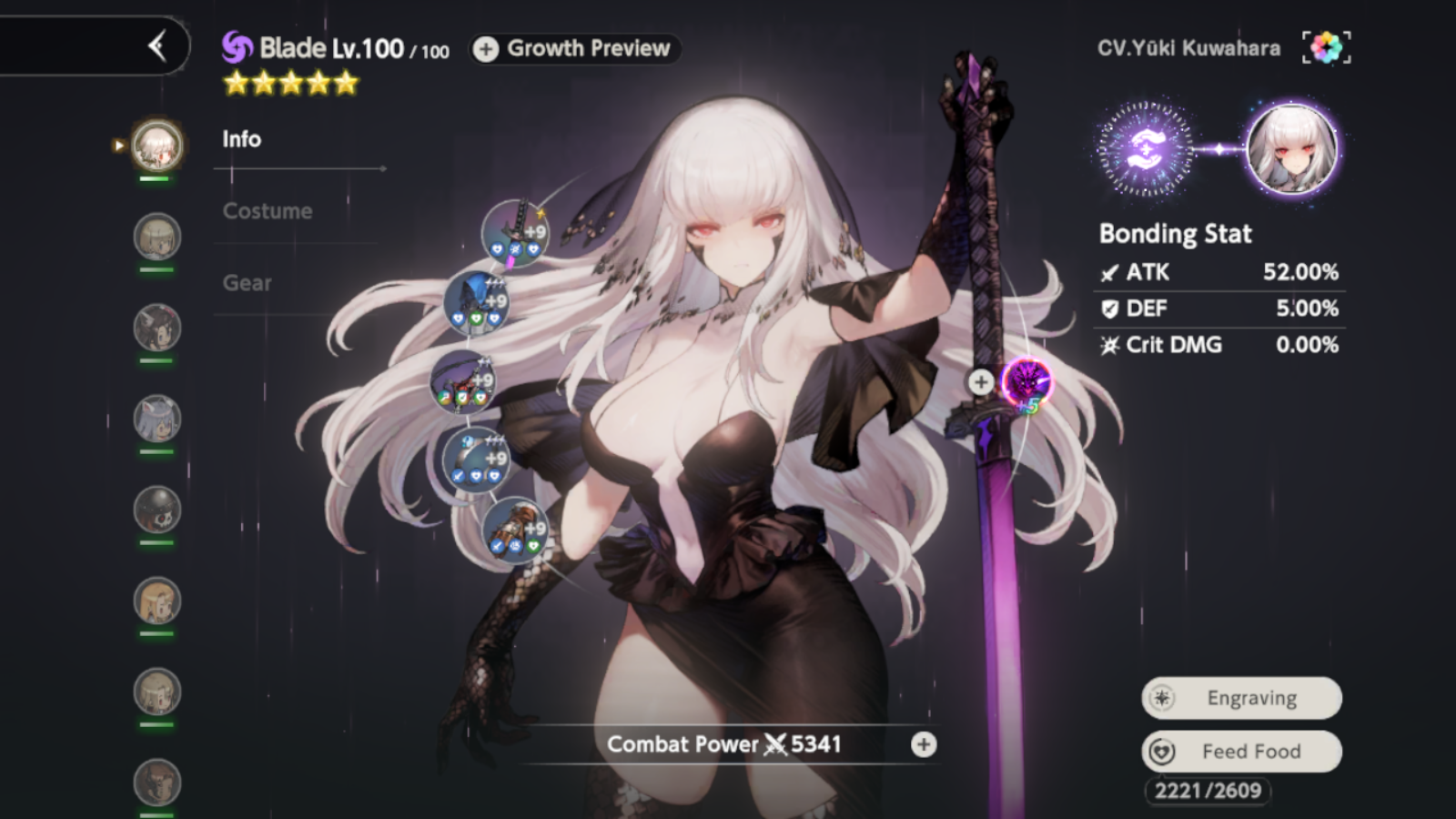
Task: Select the equipped sword weapon slot
Action: 515,233
